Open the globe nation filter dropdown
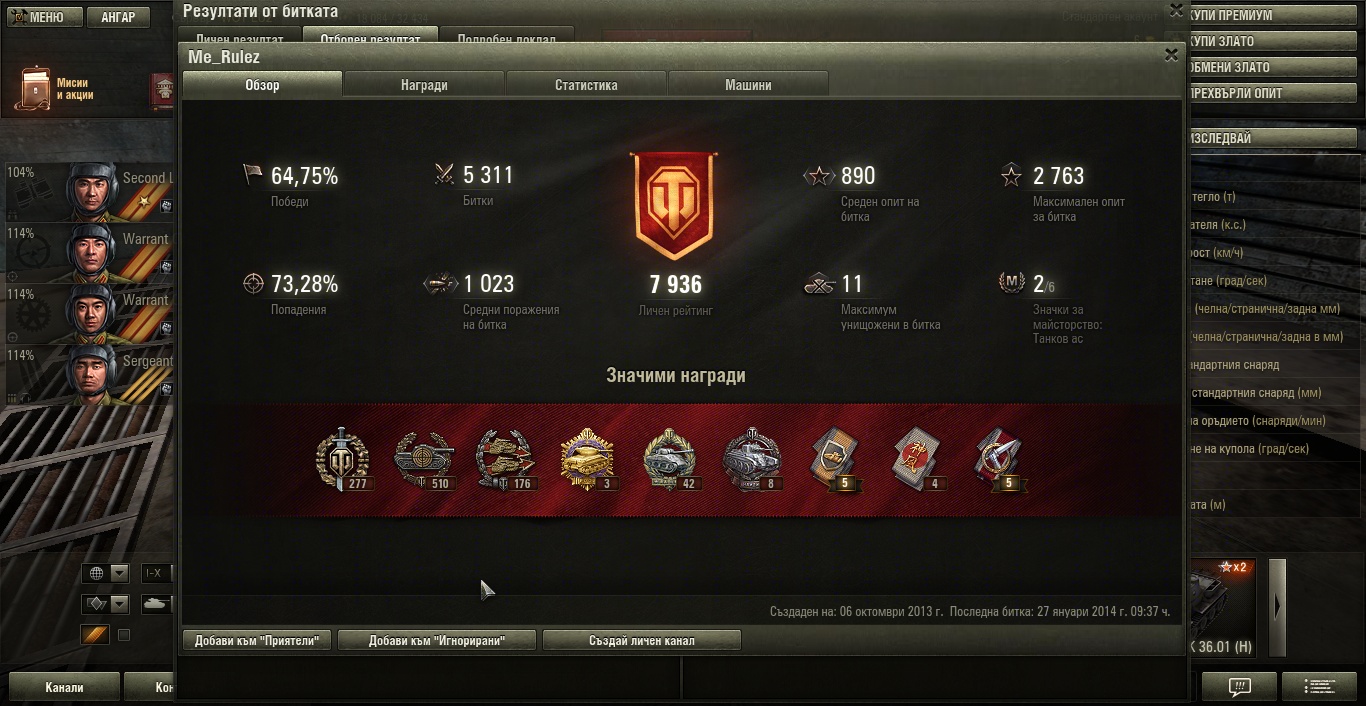 120,574
